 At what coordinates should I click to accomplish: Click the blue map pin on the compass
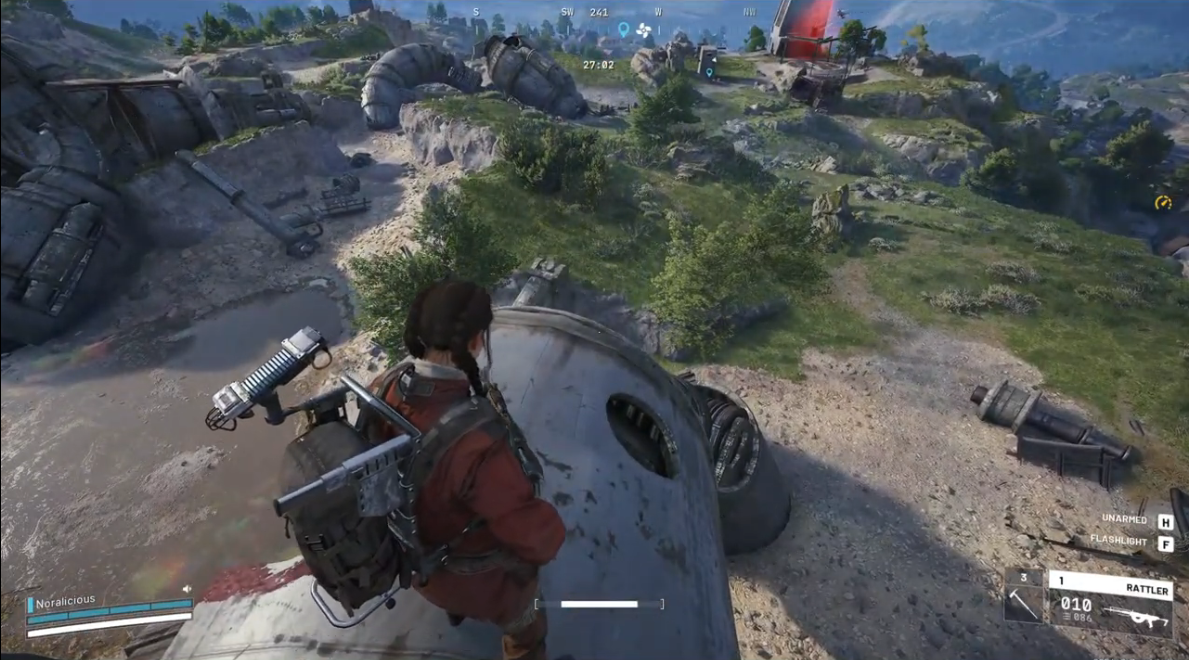tap(624, 30)
